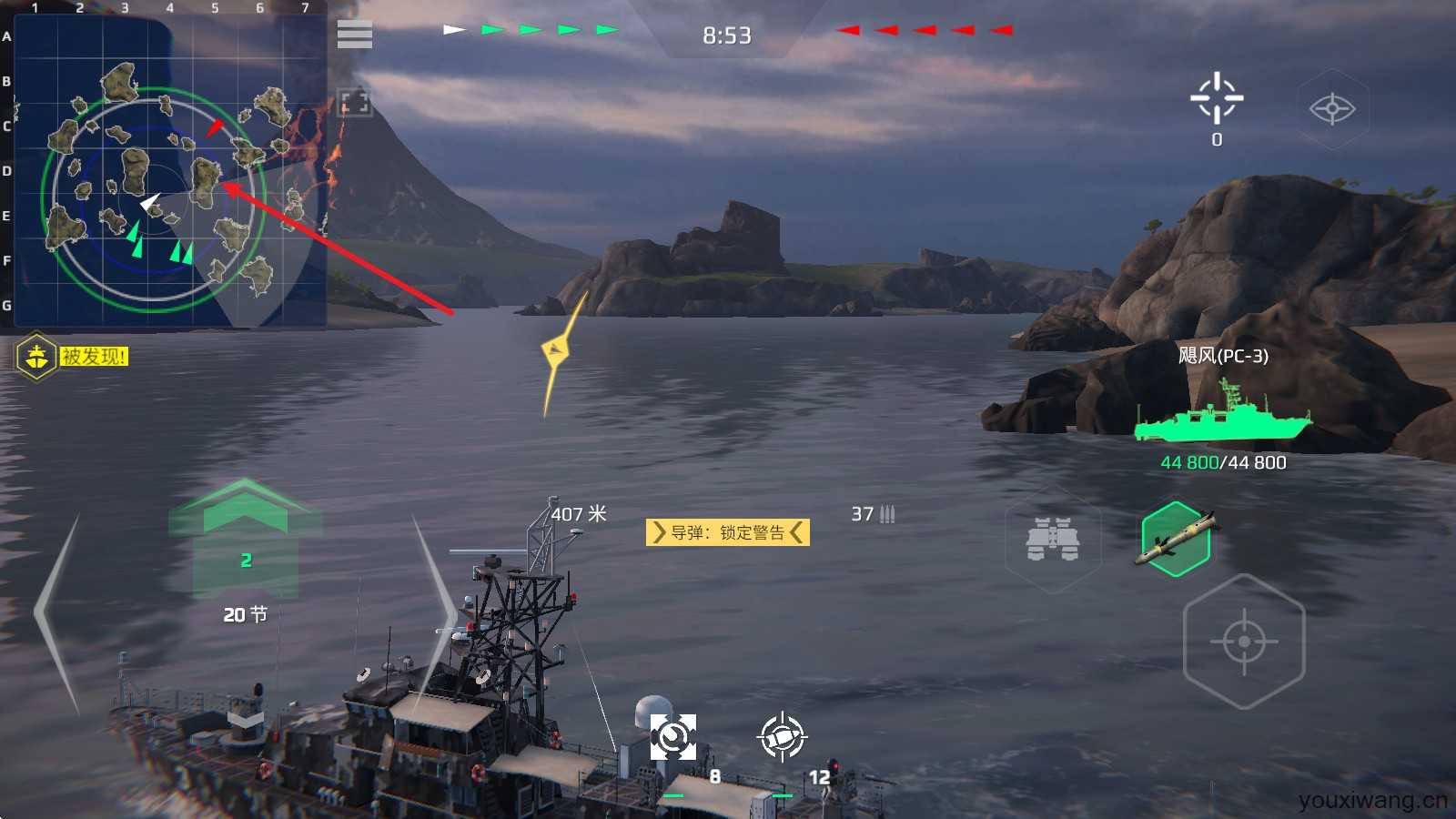Activate the ability icon with count 12

pos(782,737)
